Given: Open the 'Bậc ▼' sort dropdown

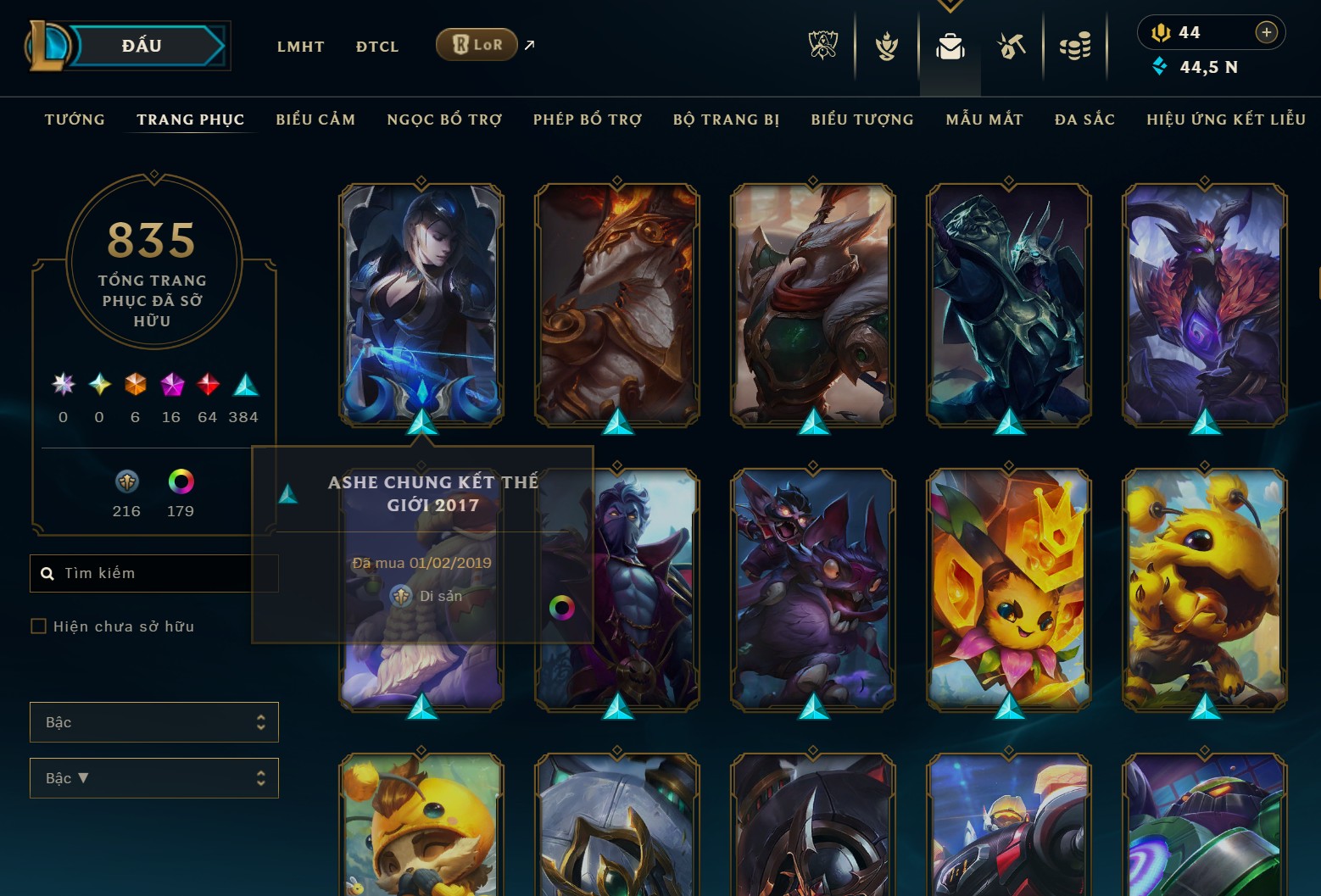Looking at the screenshot, I should coord(153,777).
